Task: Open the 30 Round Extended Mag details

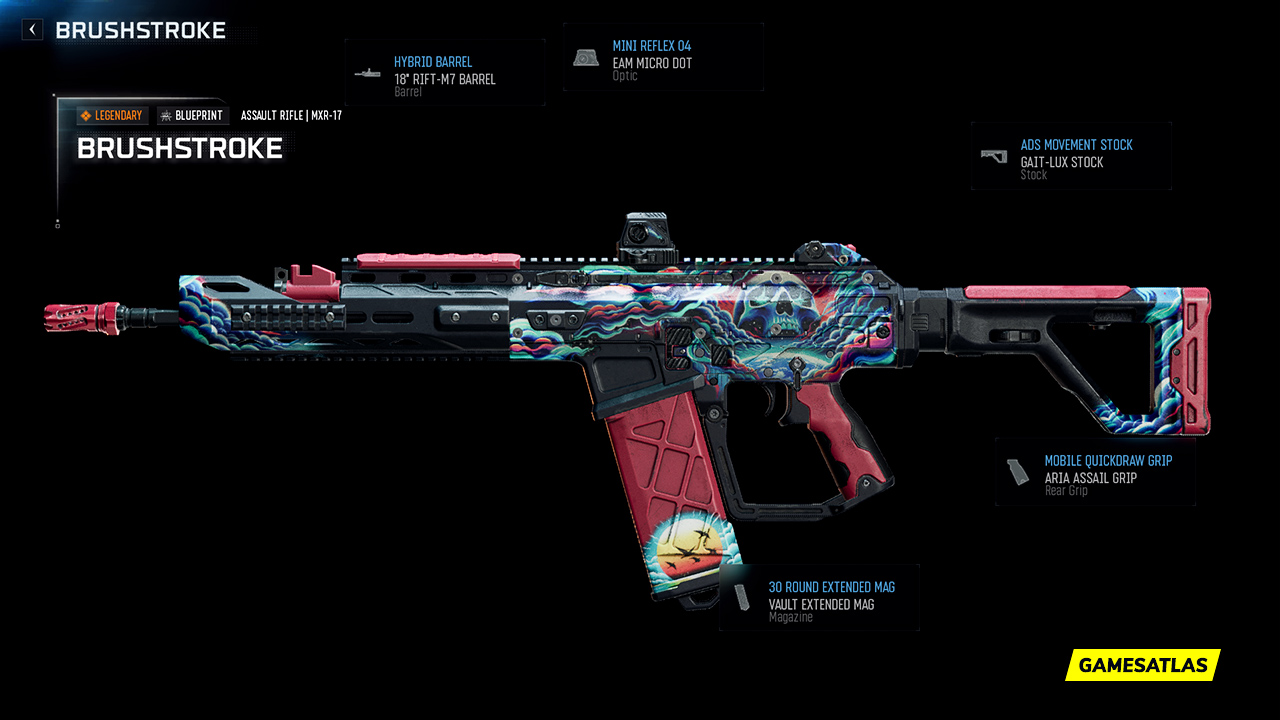Action: (818, 598)
